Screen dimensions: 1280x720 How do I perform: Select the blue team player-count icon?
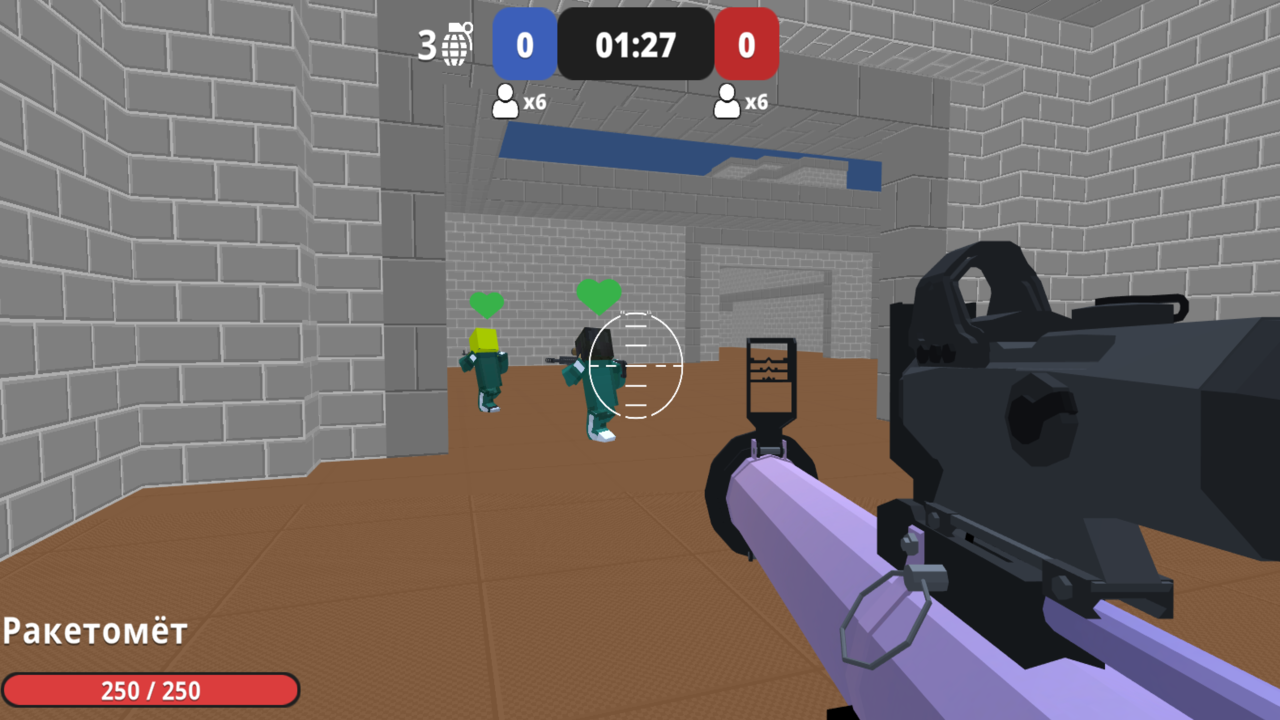point(503,101)
